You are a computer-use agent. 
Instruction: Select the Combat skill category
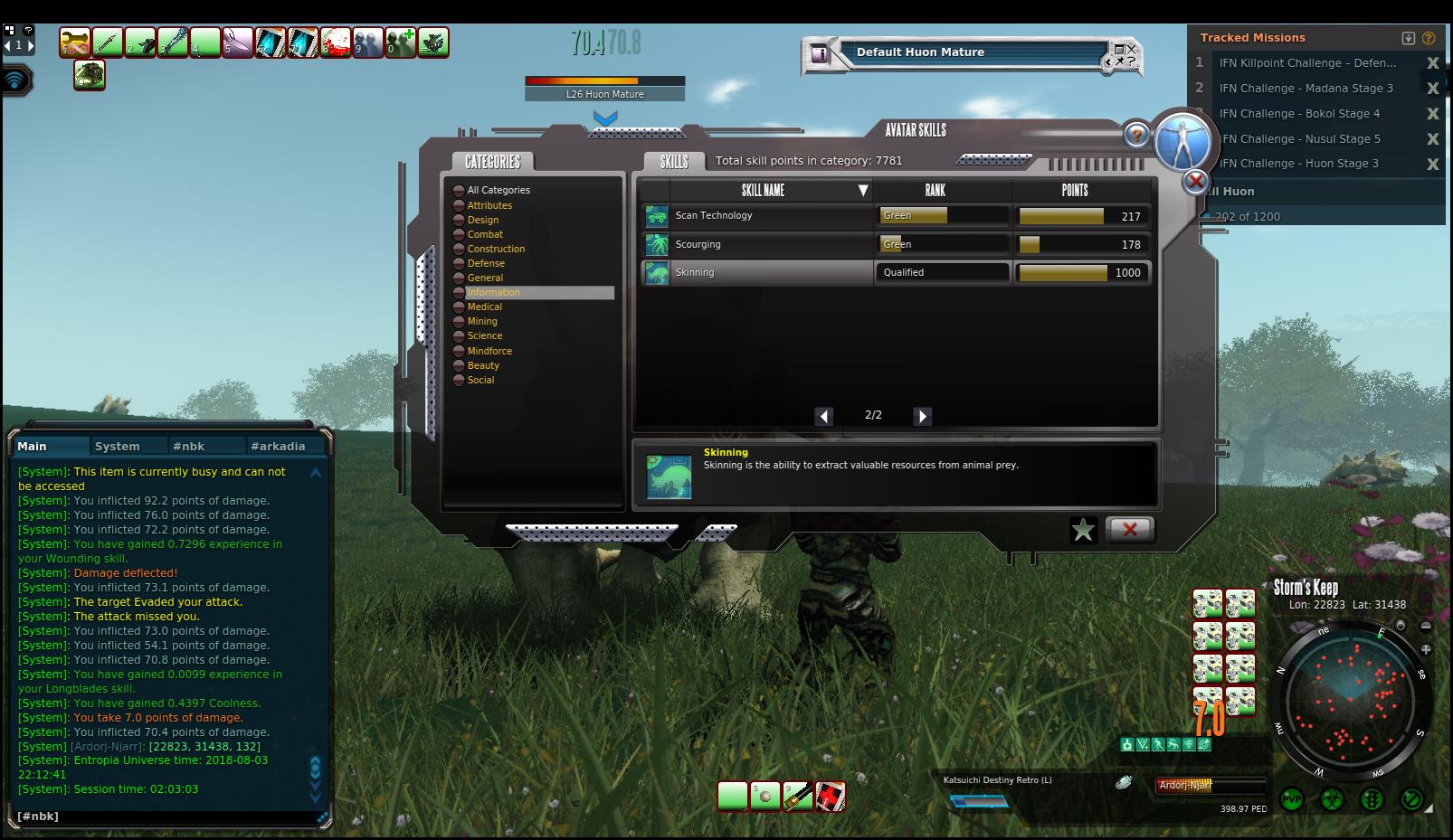(x=485, y=234)
